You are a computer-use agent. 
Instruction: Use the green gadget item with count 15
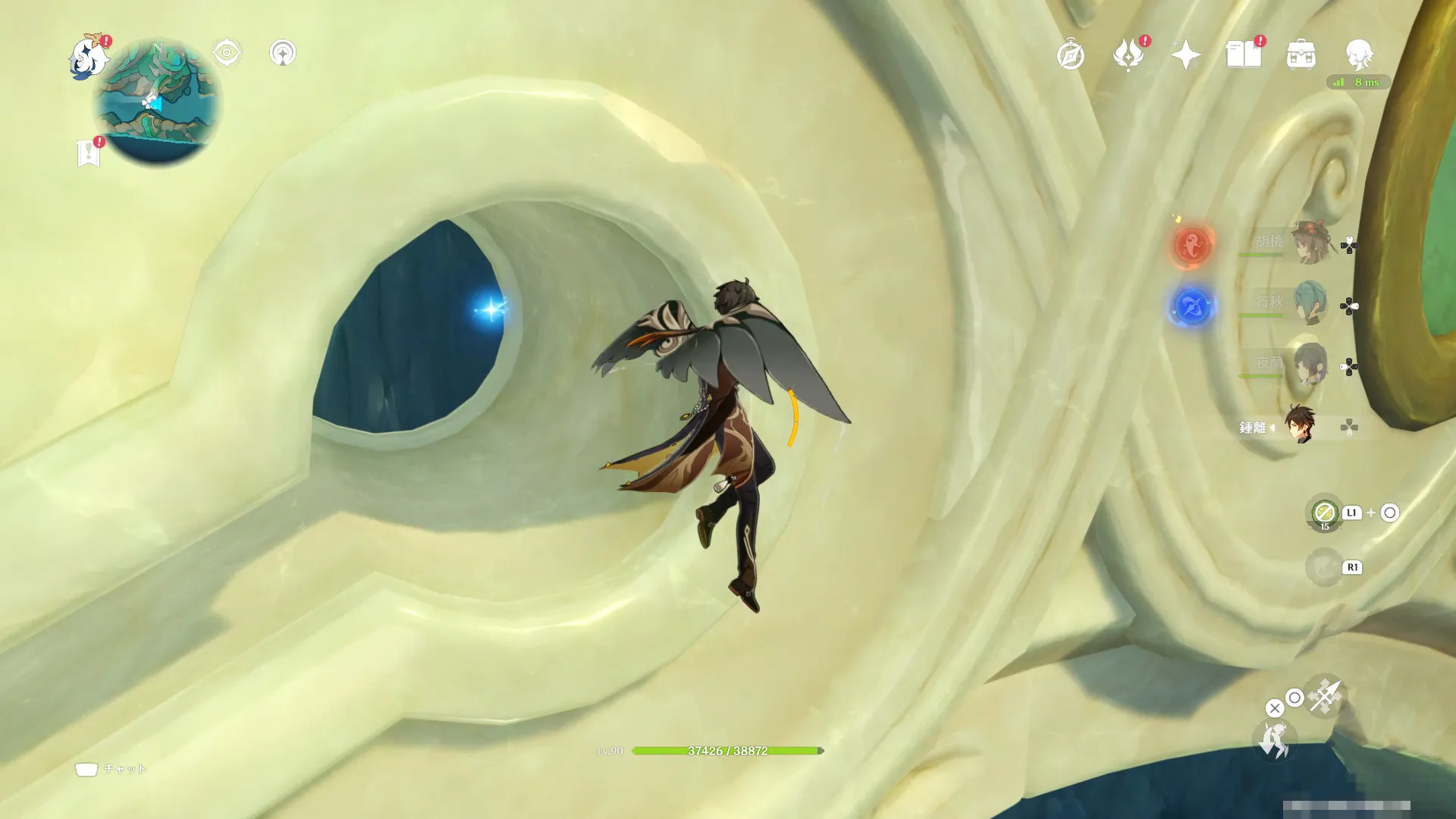(x=1325, y=513)
